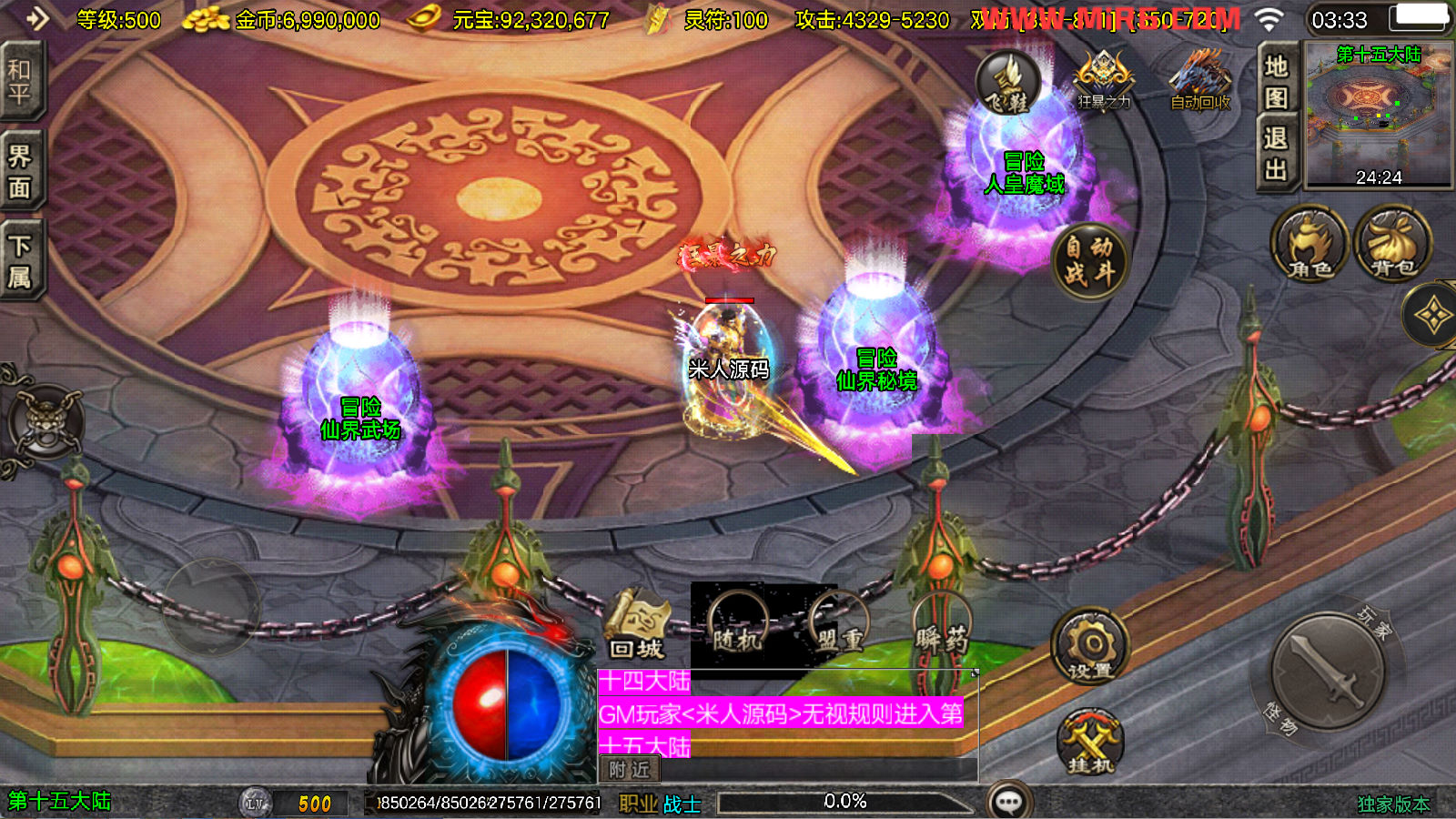
Task: Use the 回城 return-to-town scroll
Action: [637, 625]
